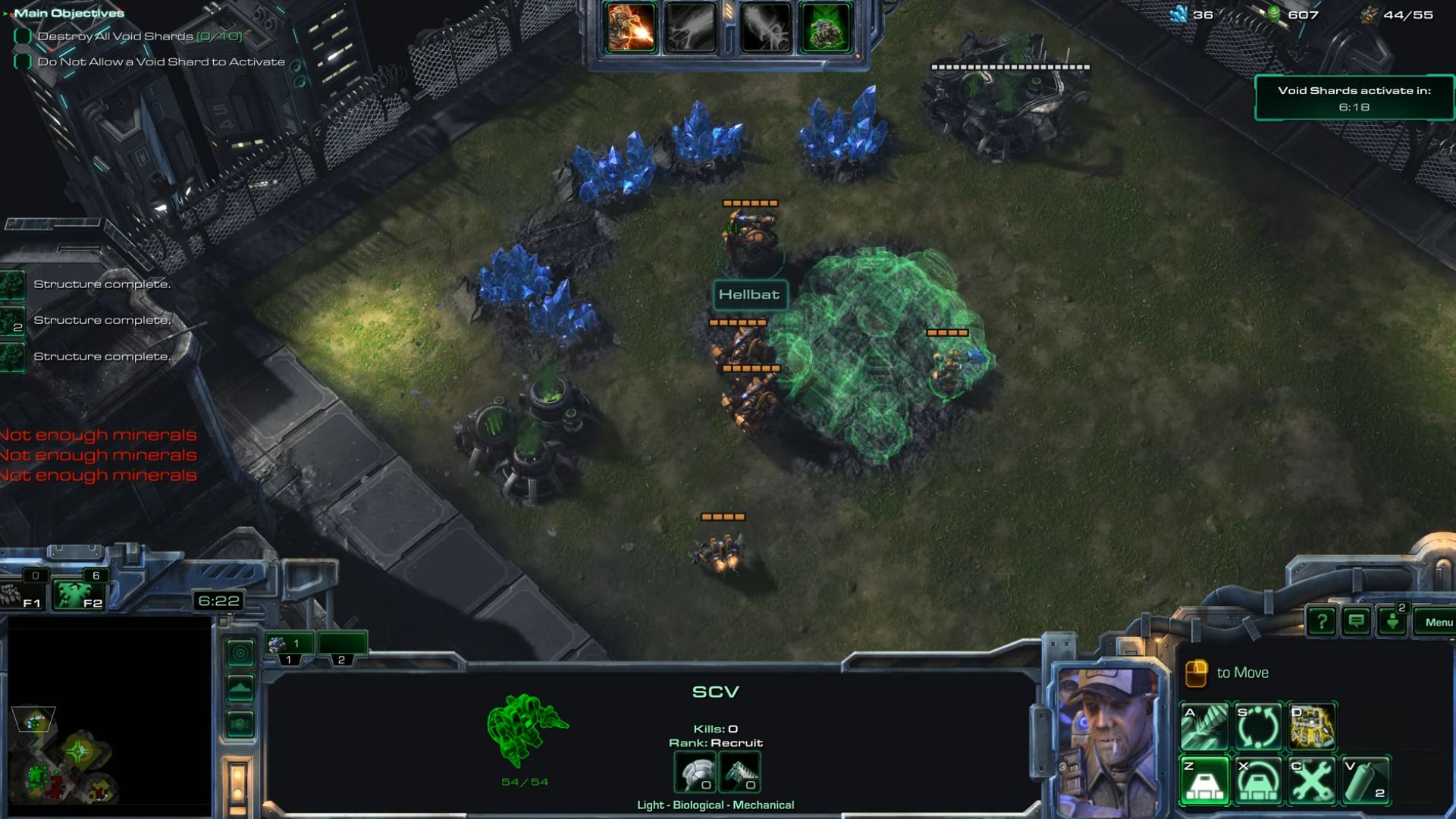Select control group 1 tab
This screenshot has height=819, width=1456.
[289, 646]
